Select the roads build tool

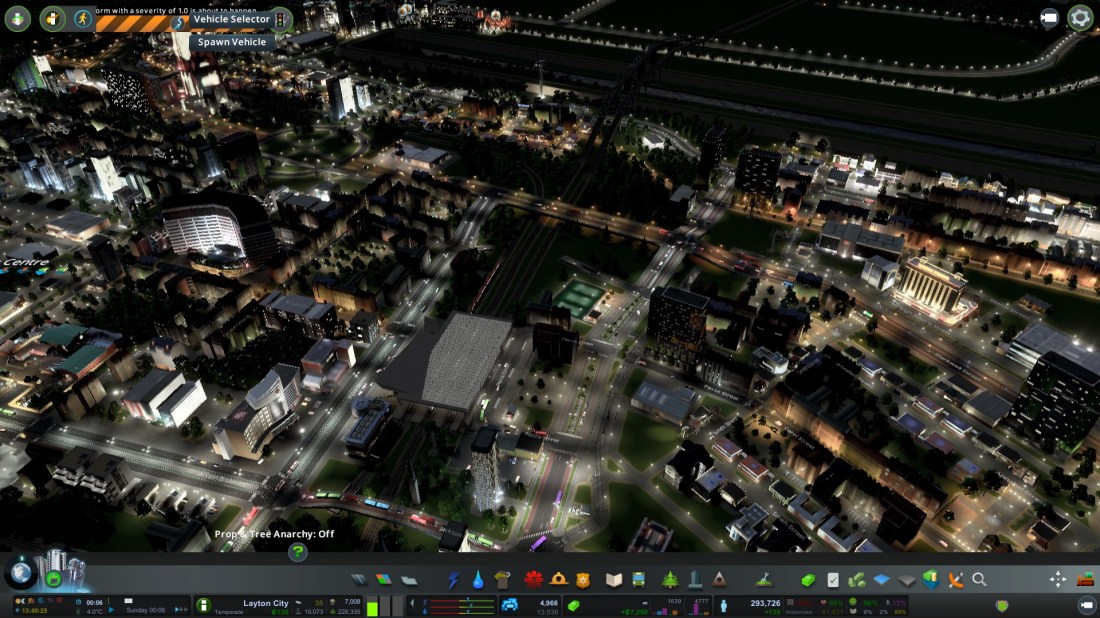tap(361, 580)
